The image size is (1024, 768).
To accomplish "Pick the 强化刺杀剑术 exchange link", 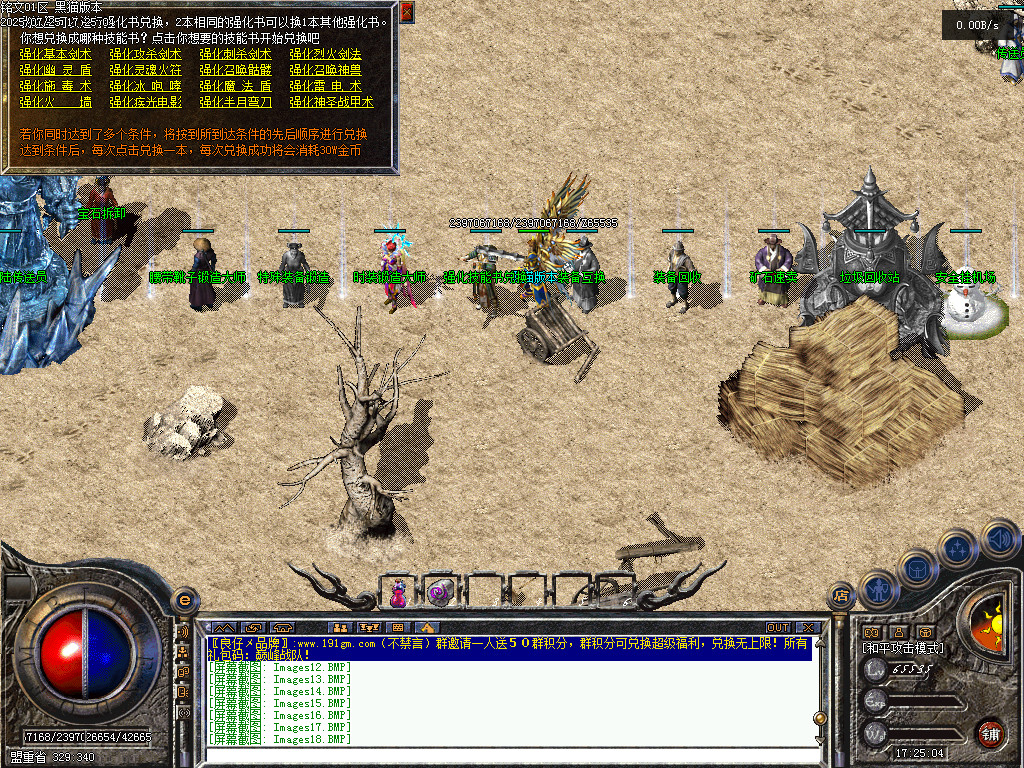I will [x=235, y=54].
